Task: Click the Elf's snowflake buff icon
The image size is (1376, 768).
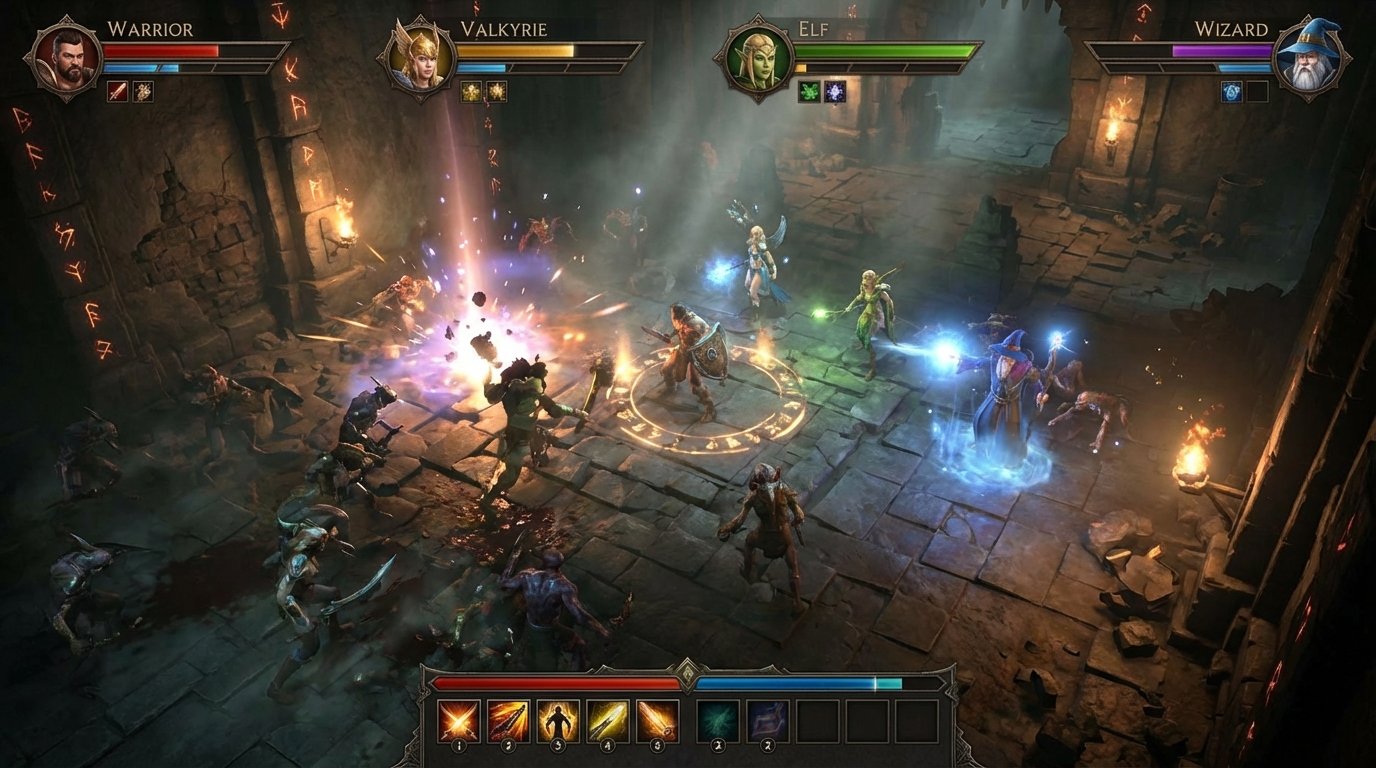Action: tap(835, 91)
